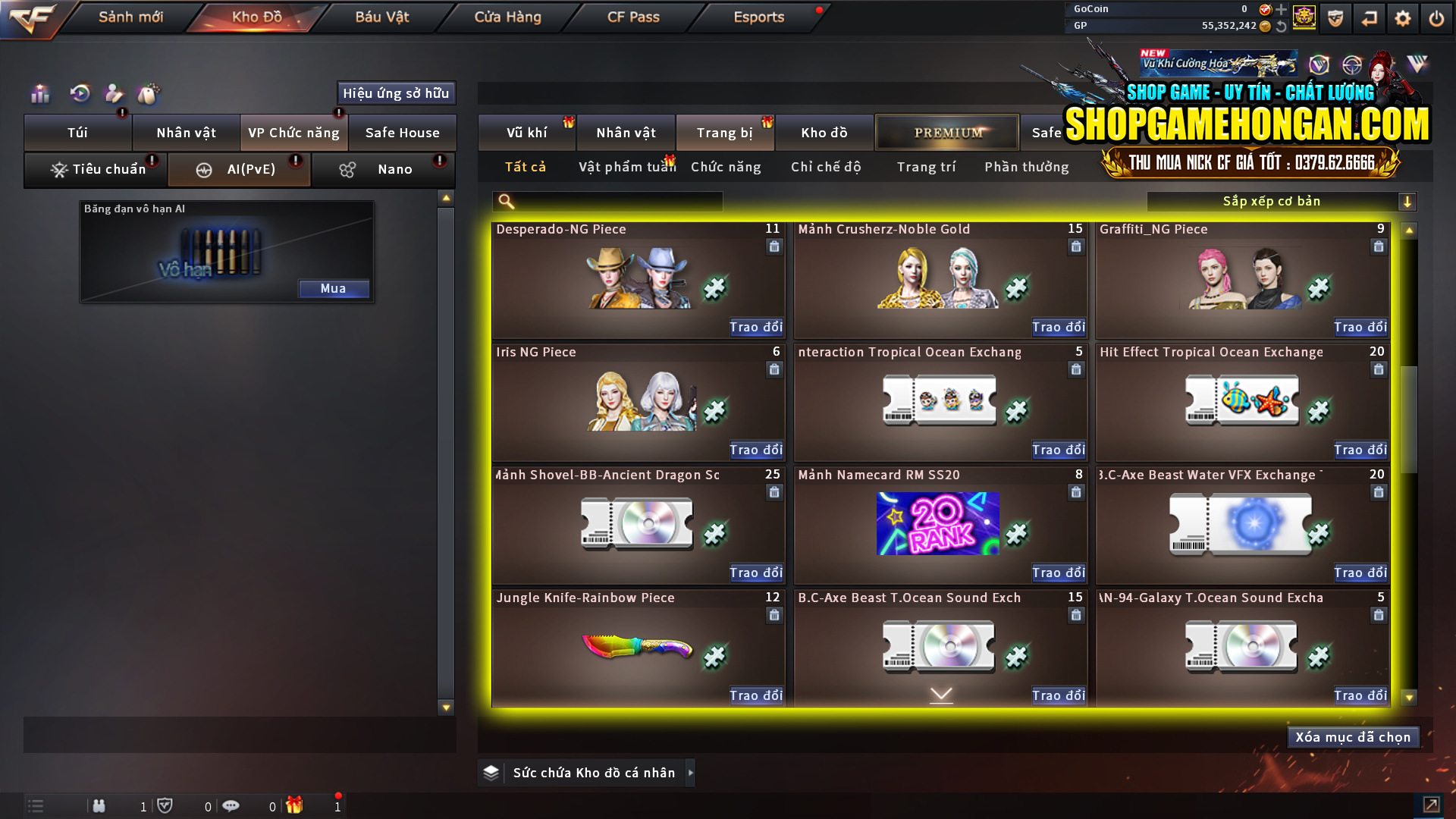Screen dimensions: 1456x819
Task: Open the chat bubble icon bottom bar
Action: click(x=231, y=806)
